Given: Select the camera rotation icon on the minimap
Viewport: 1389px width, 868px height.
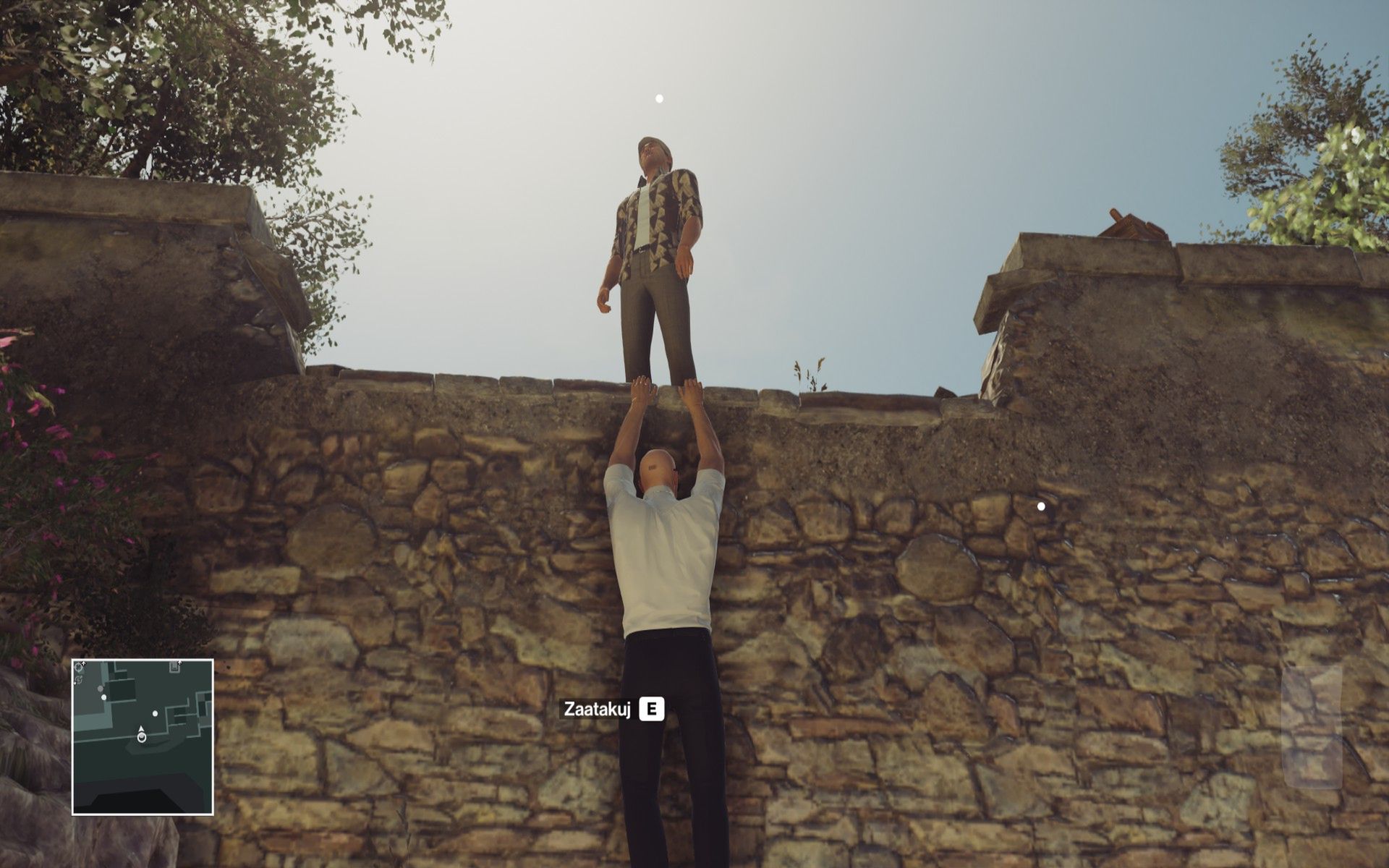Looking at the screenshot, I should (x=78, y=680).
